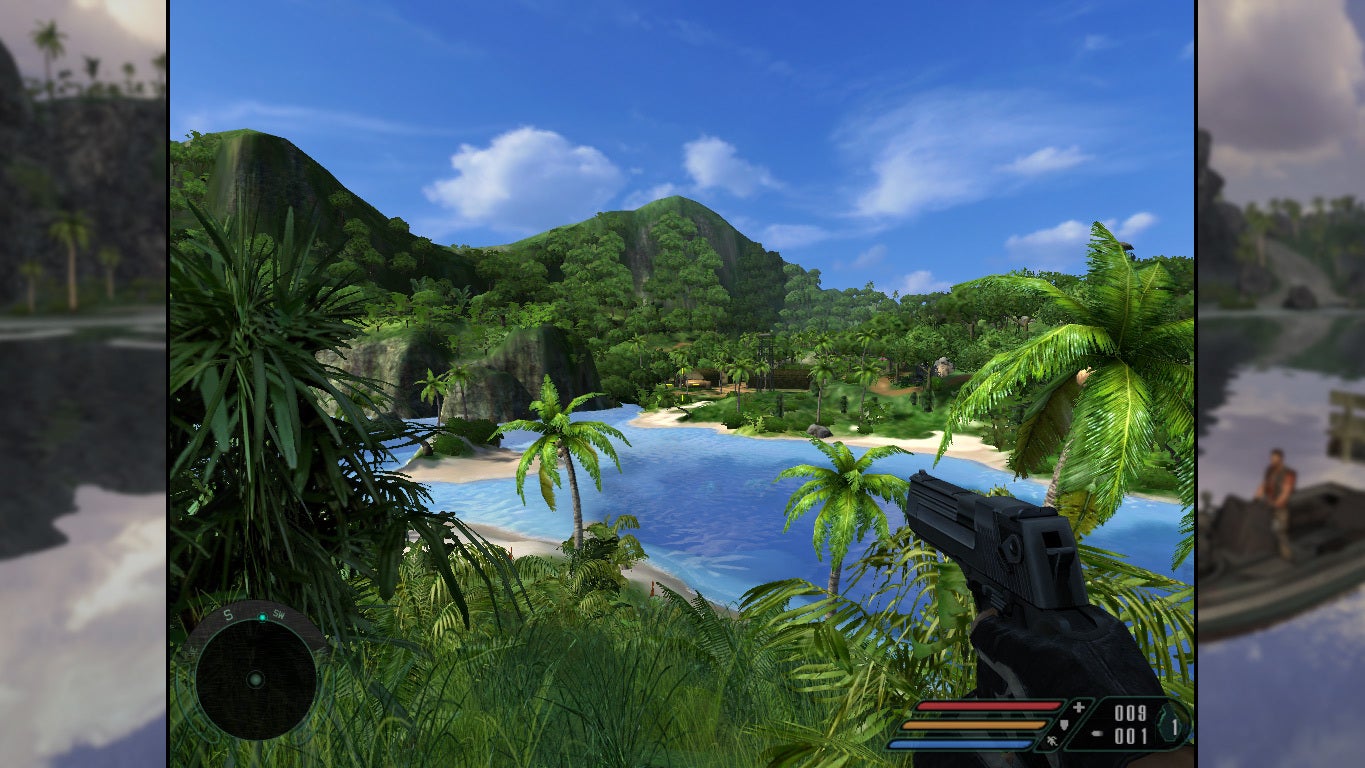
Task: Click the grenade count "1" readout
Action: point(1175,726)
